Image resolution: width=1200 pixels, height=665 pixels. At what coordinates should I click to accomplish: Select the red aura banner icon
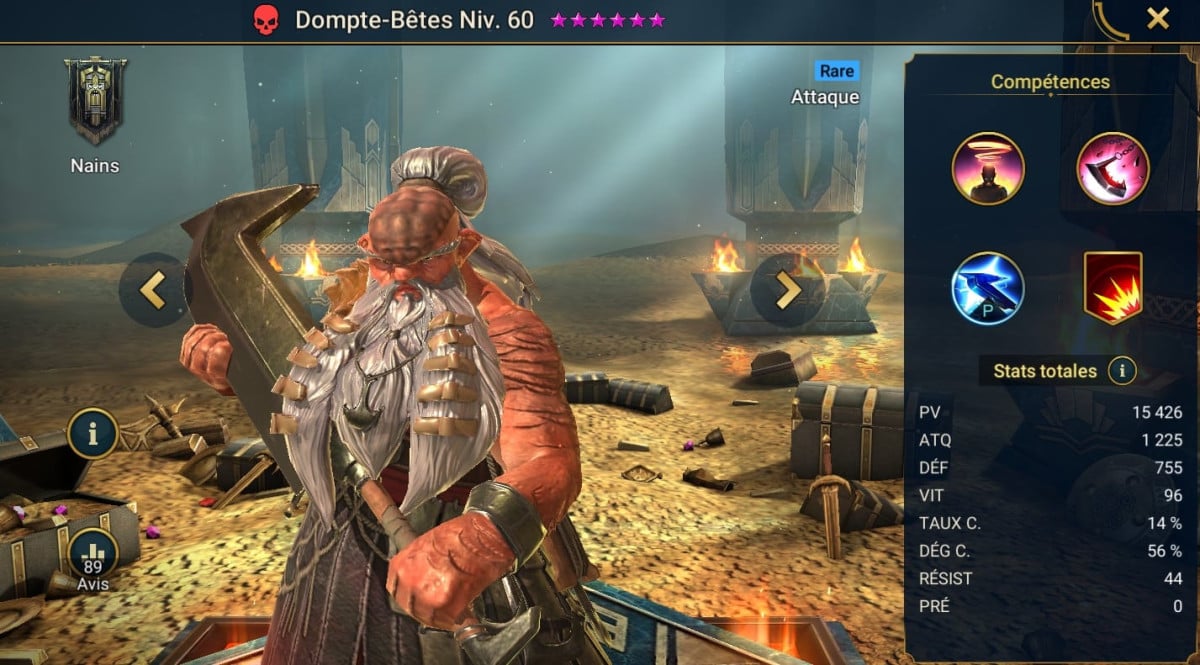click(1113, 288)
